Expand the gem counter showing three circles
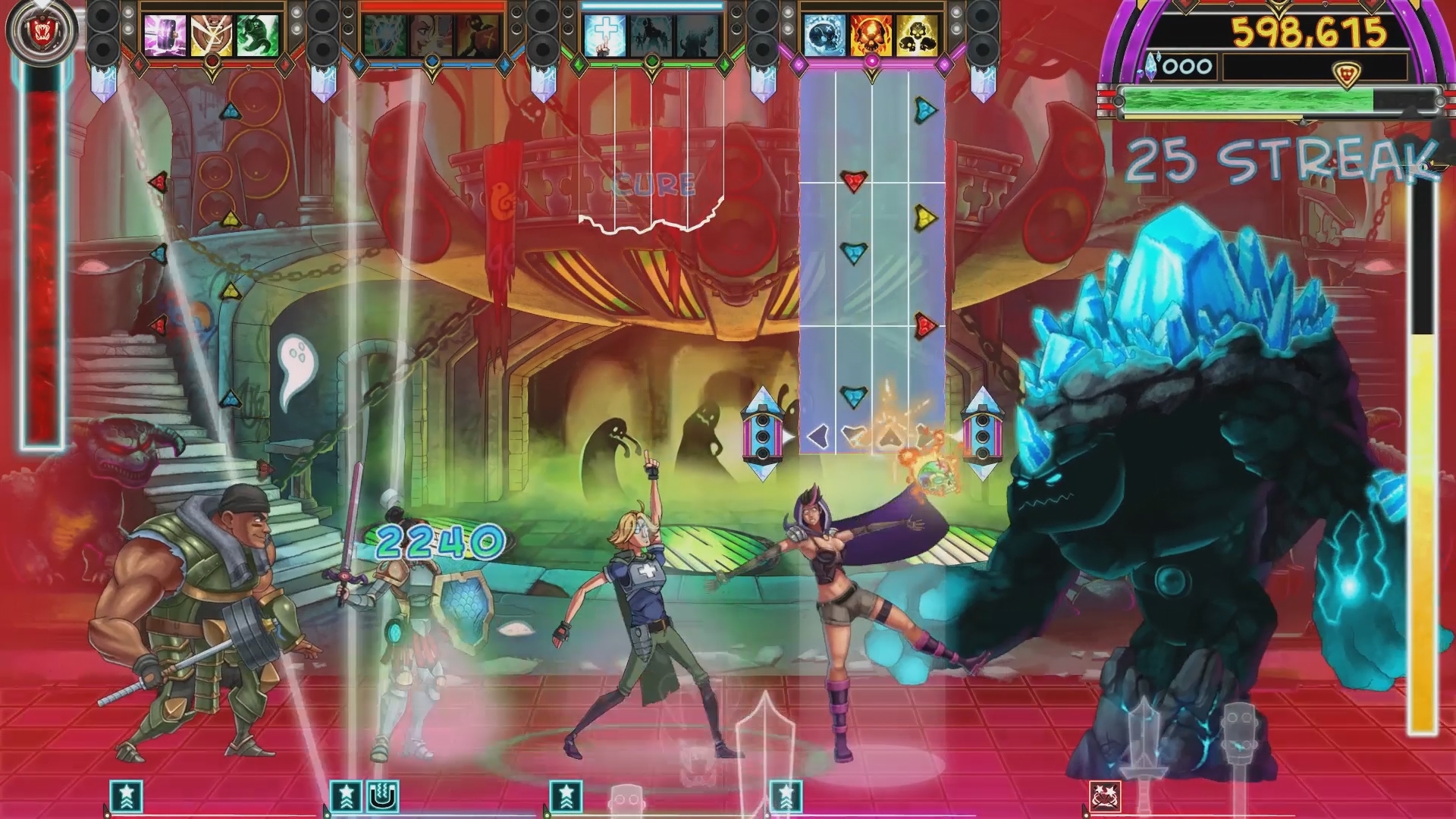 [x=1187, y=66]
